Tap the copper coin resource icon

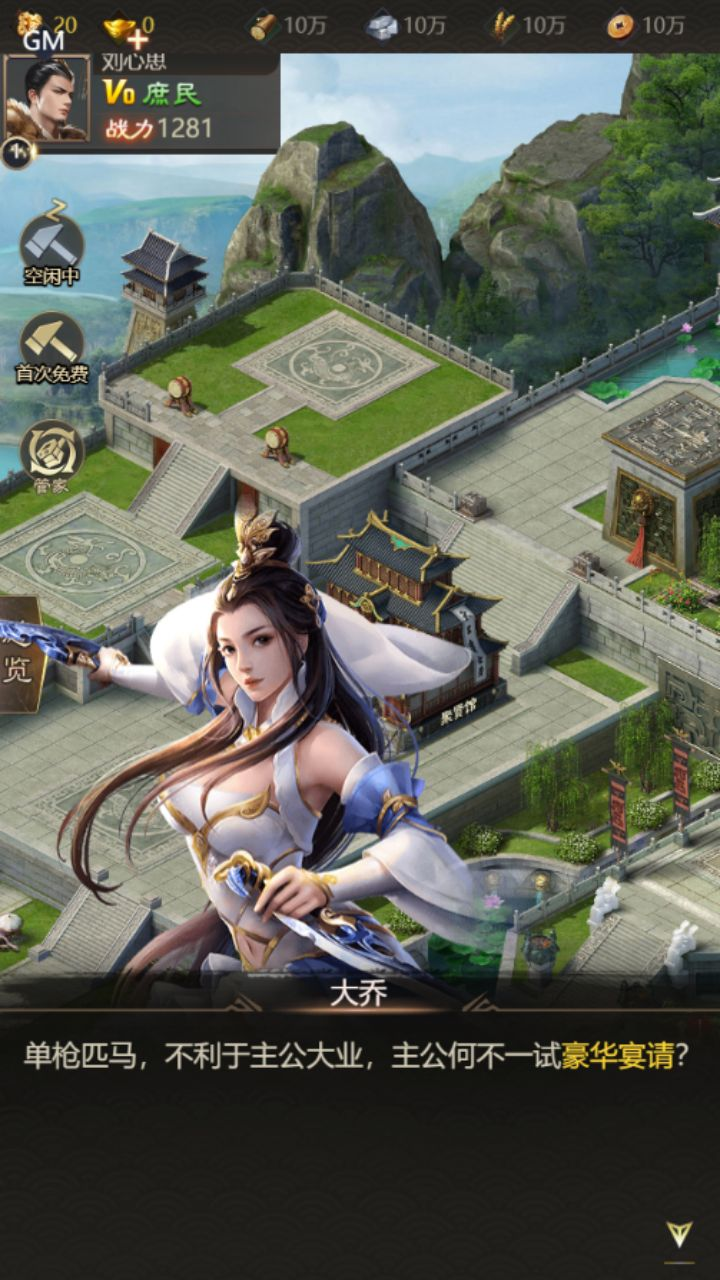click(621, 26)
